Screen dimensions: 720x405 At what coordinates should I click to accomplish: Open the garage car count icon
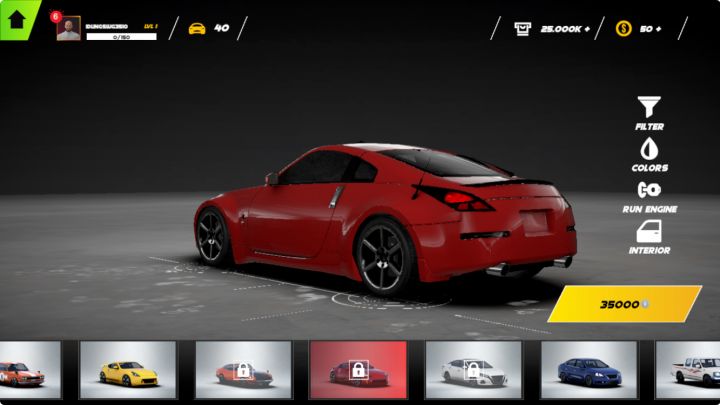pos(197,28)
